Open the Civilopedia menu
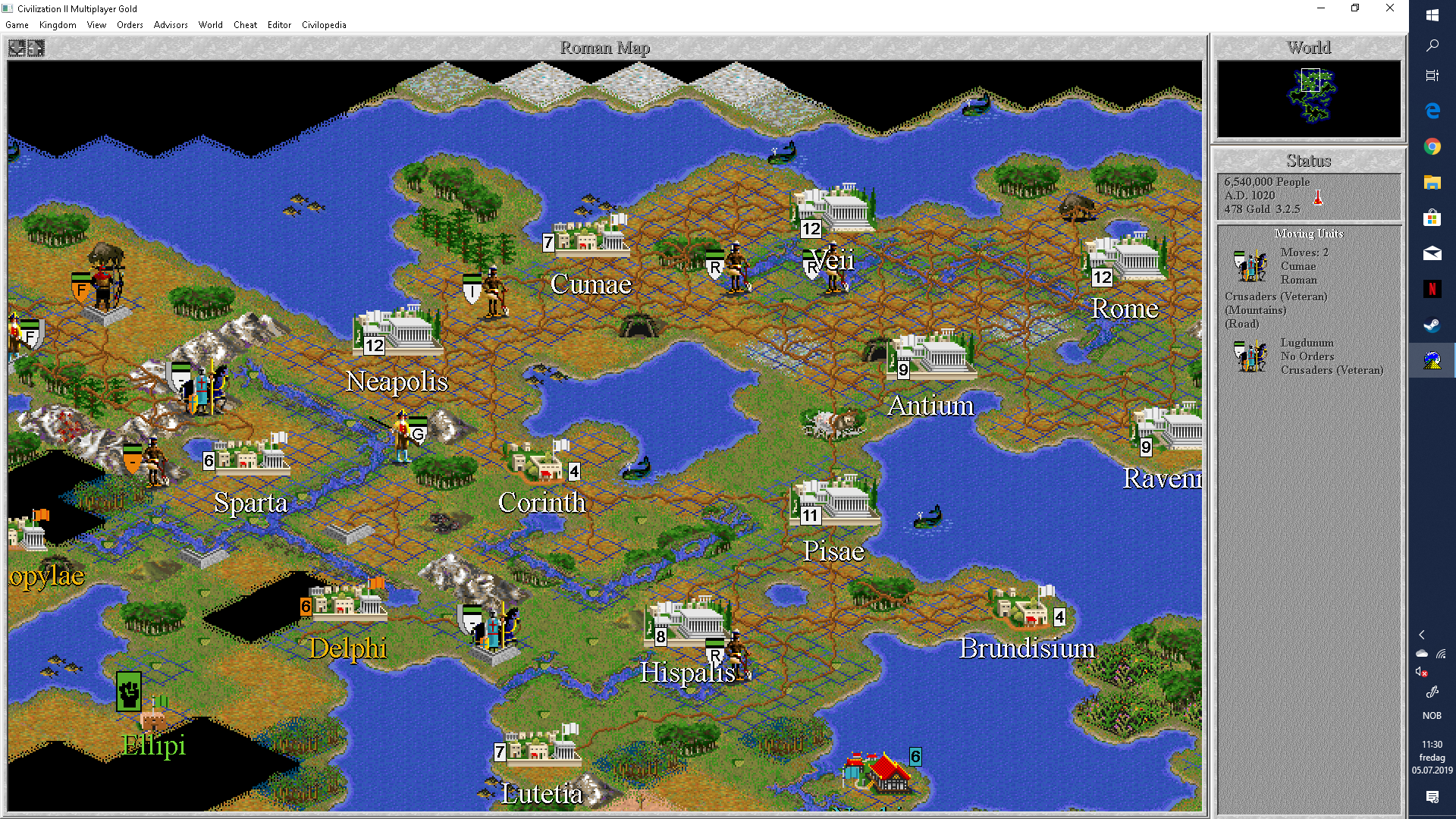Image resolution: width=1456 pixels, height=819 pixels. (324, 25)
